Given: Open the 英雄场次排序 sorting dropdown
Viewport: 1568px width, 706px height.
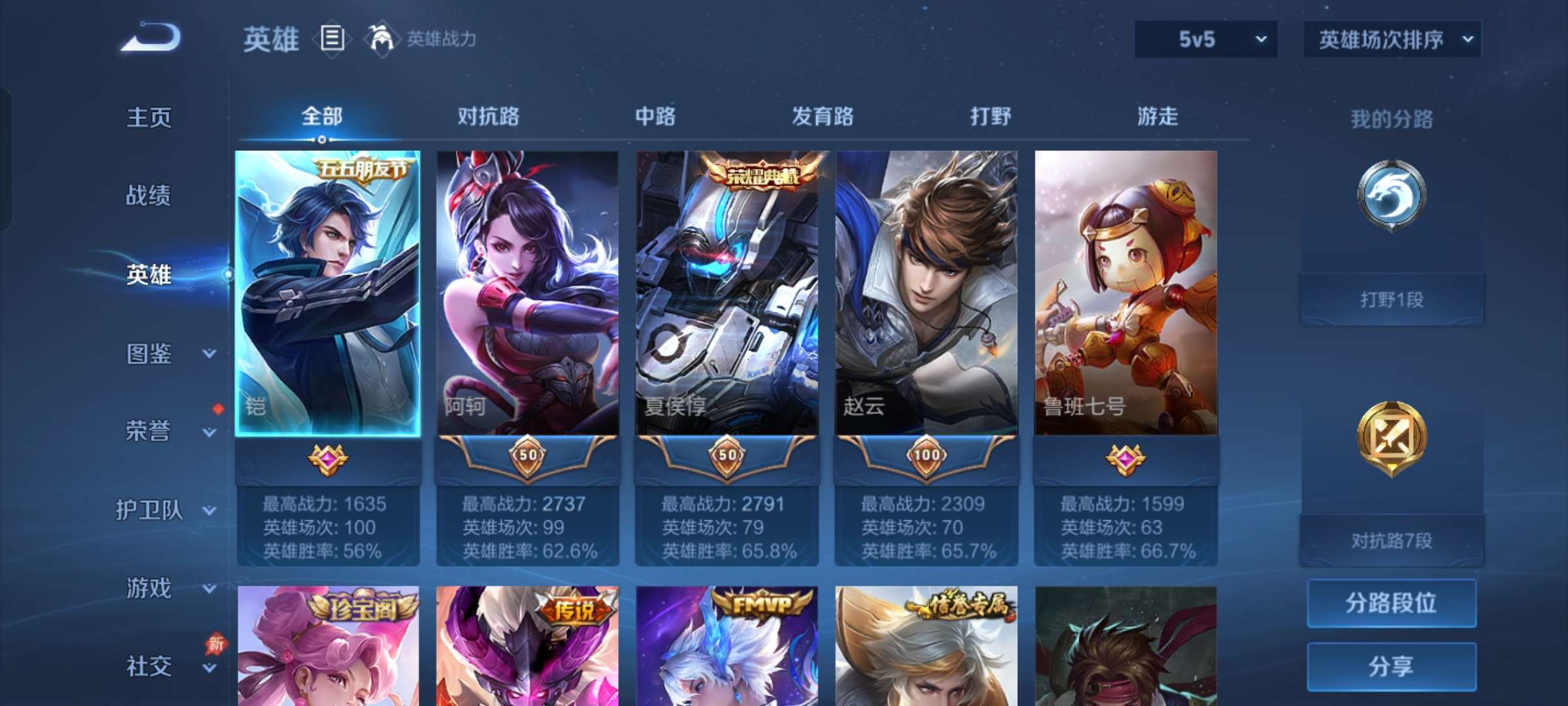Looking at the screenshot, I should [x=1390, y=39].
